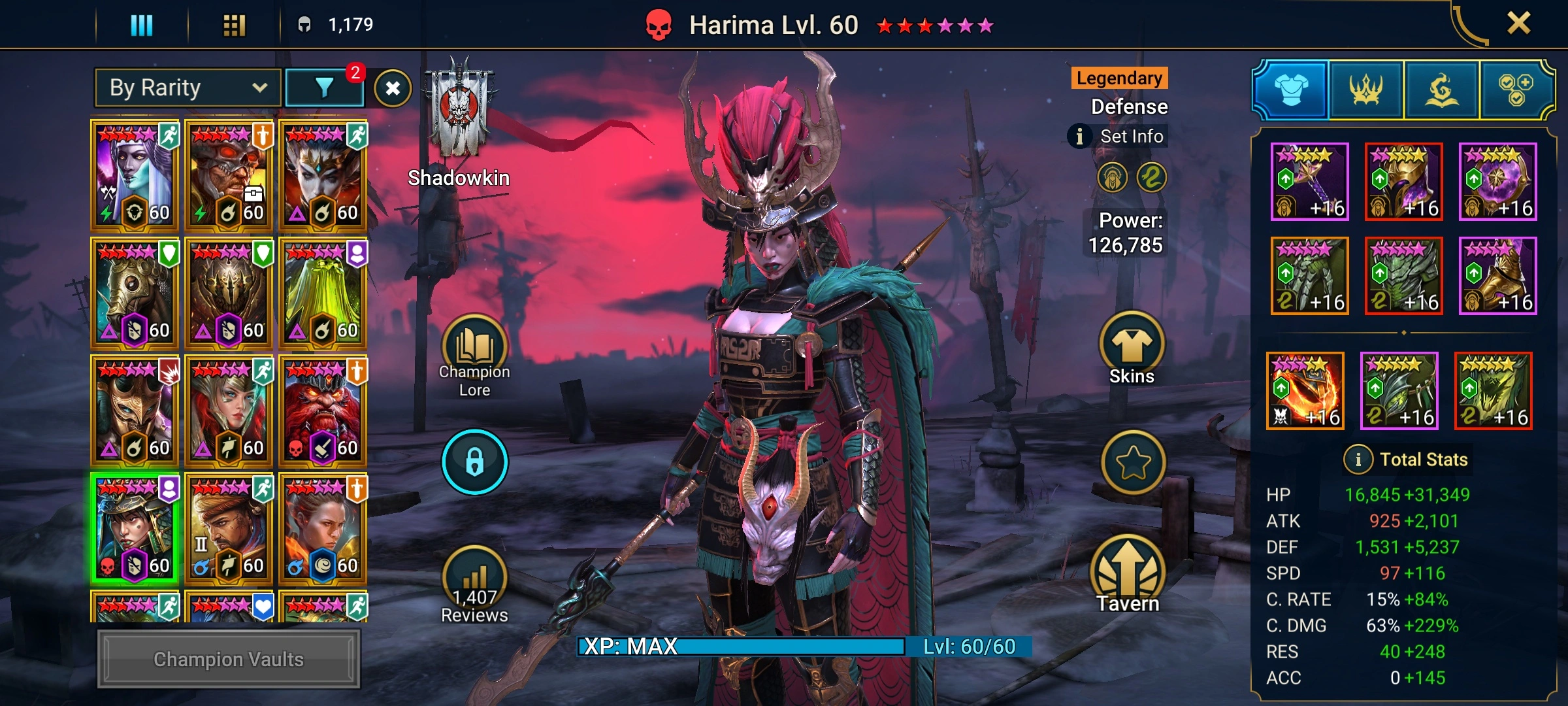This screenshot has height=706, width=1568.
Task: Clear filters with the round X button
Action: point(393,88)
